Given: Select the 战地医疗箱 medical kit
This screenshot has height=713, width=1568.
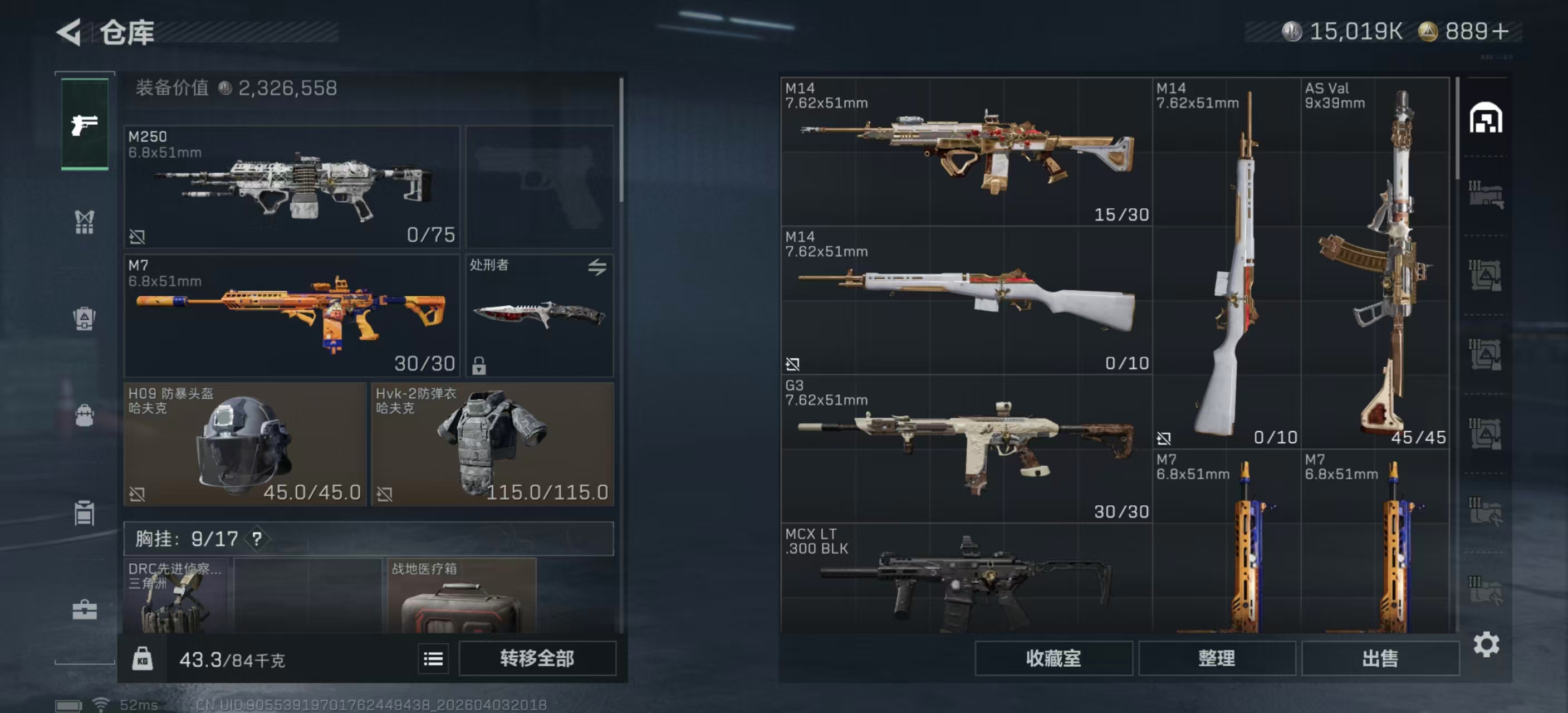Looking at the screenshot, I should pyautogui.click(x=462, y=597).
